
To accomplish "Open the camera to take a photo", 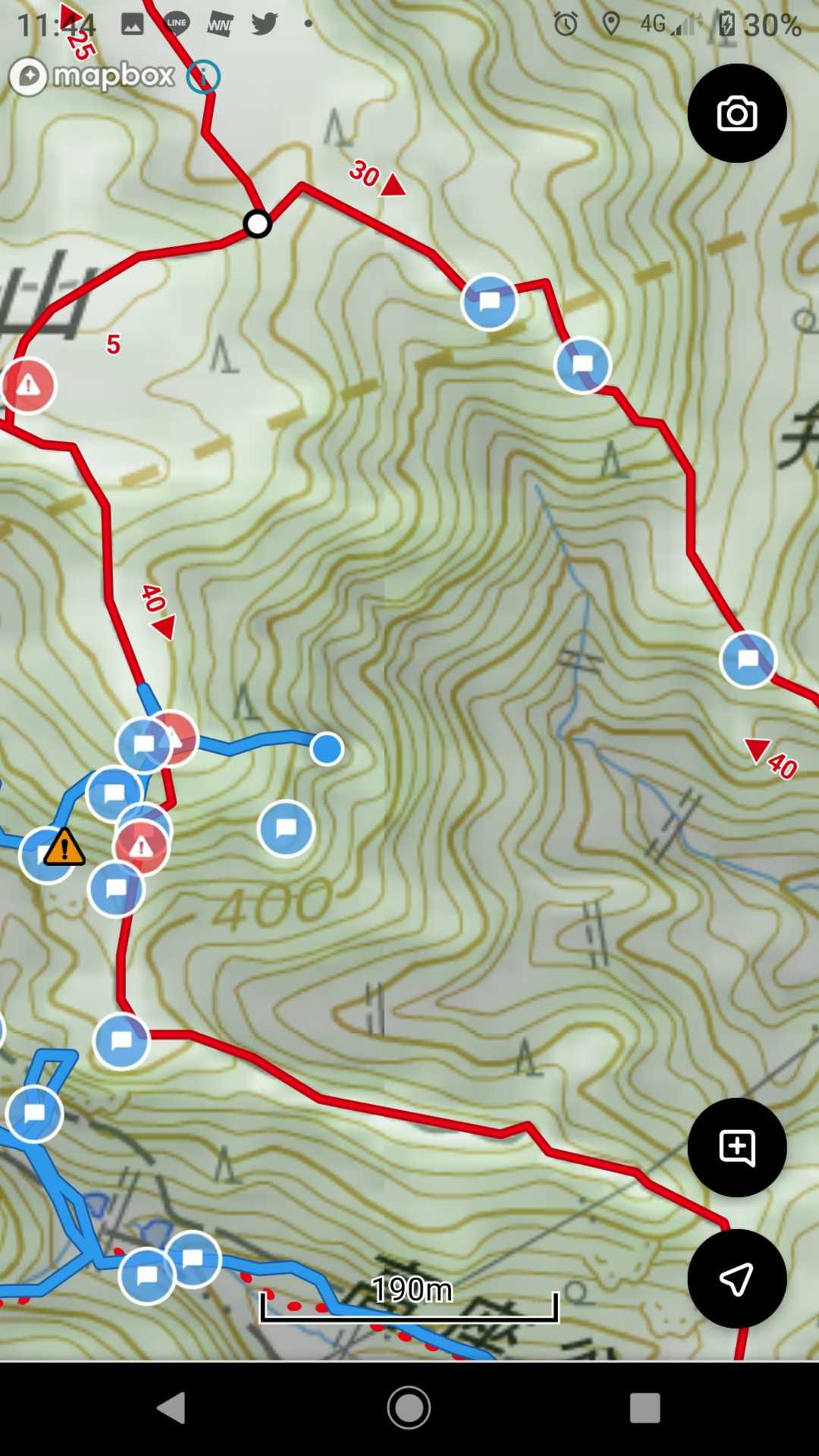I will 736,114.
